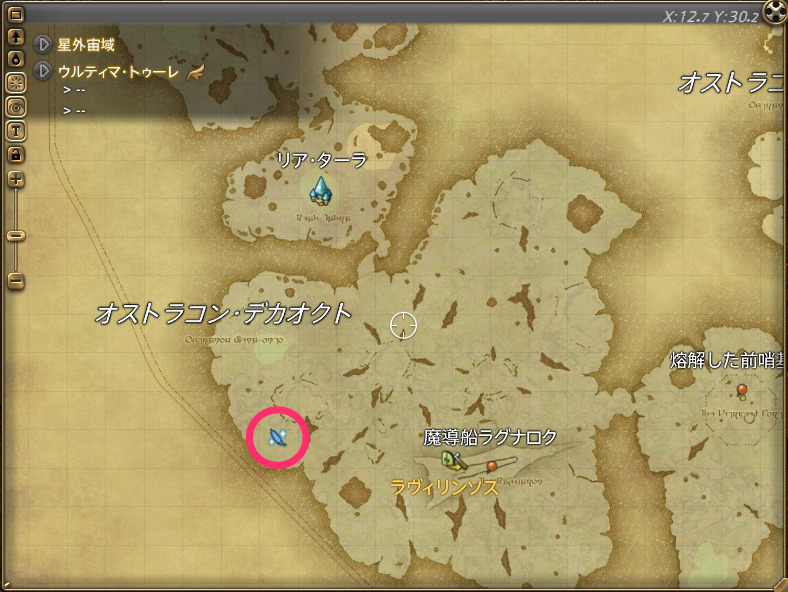Click the orange marker at 熔解した前哨基地
The height and width of the screenshot is (592, 788).
[741, 388]
